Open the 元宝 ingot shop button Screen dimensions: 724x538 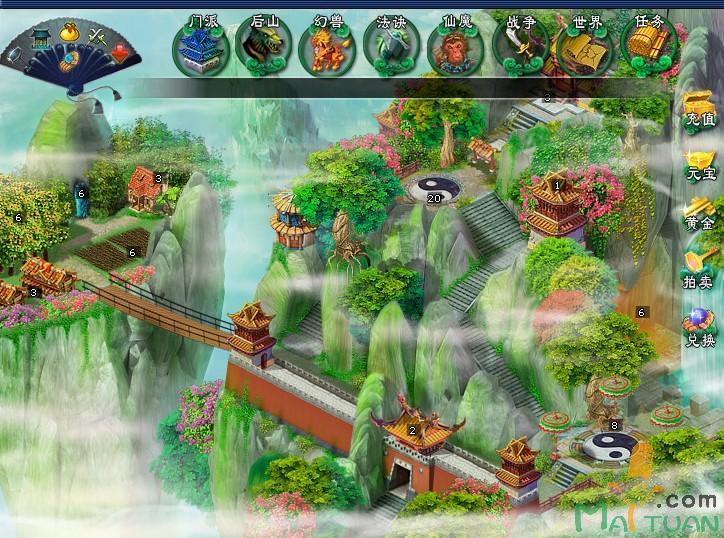pos(699,165)
